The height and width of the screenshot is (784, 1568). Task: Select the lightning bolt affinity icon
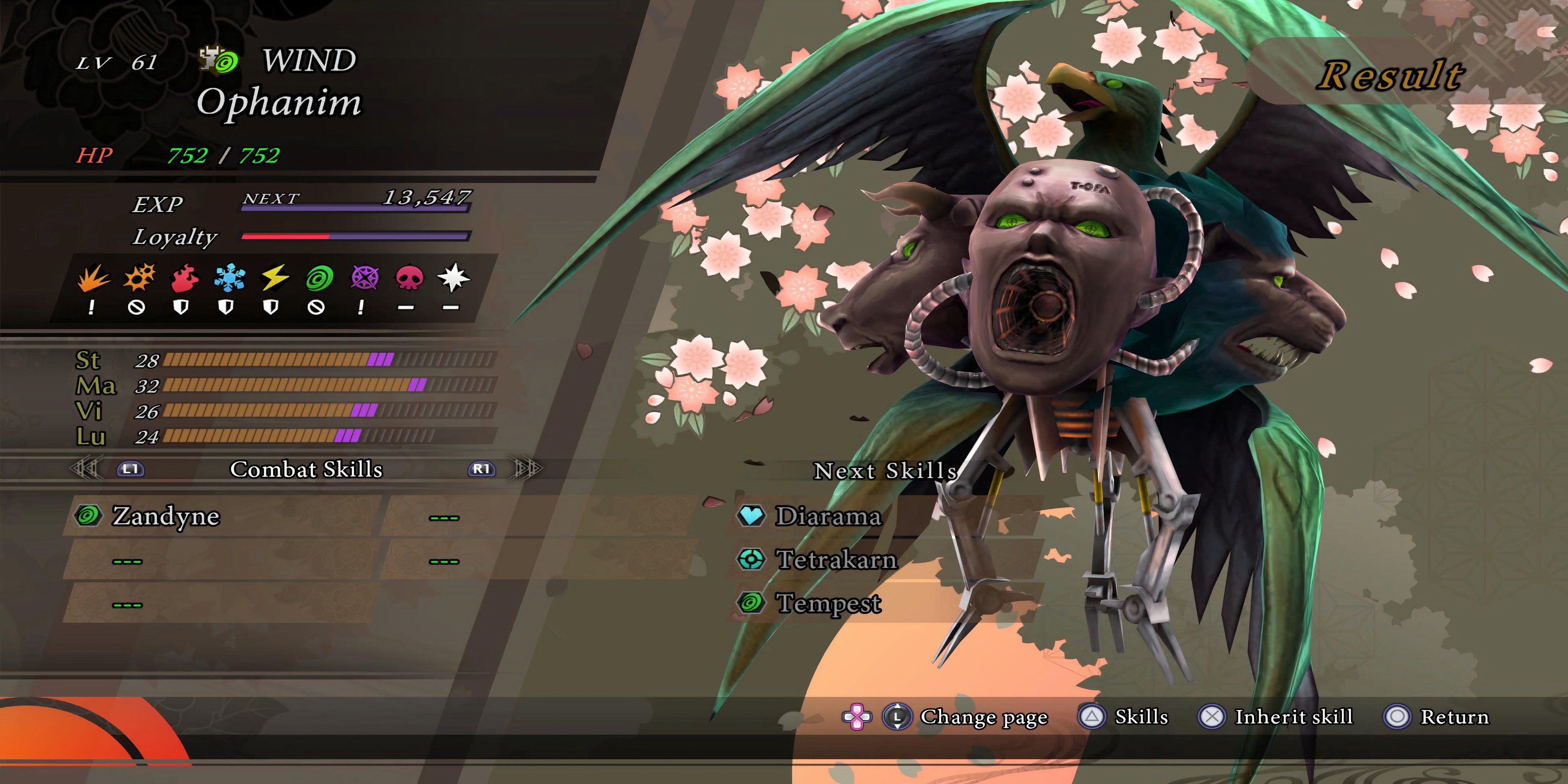click(x=274, y=278)
